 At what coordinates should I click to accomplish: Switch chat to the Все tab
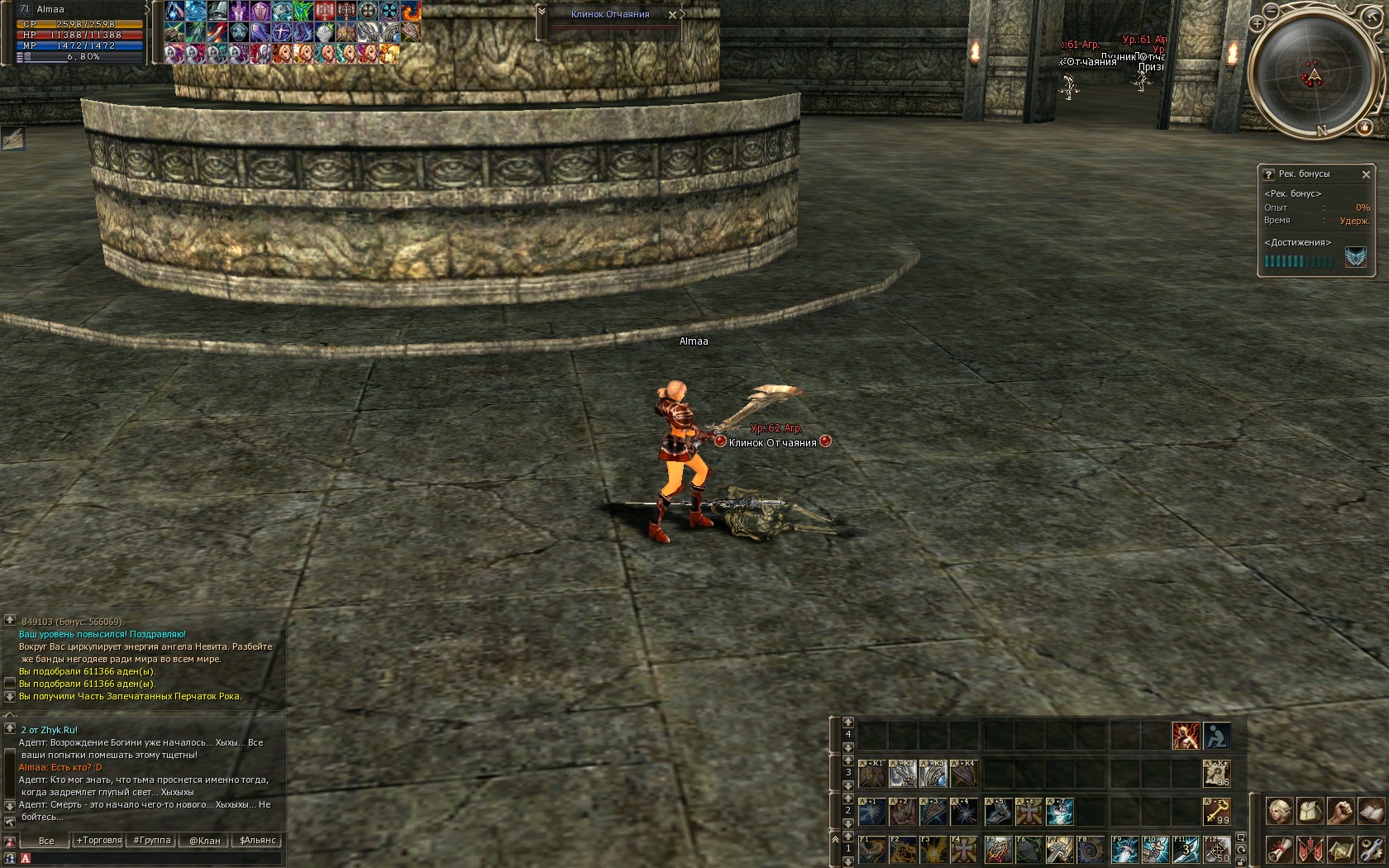tap(46, 841)
